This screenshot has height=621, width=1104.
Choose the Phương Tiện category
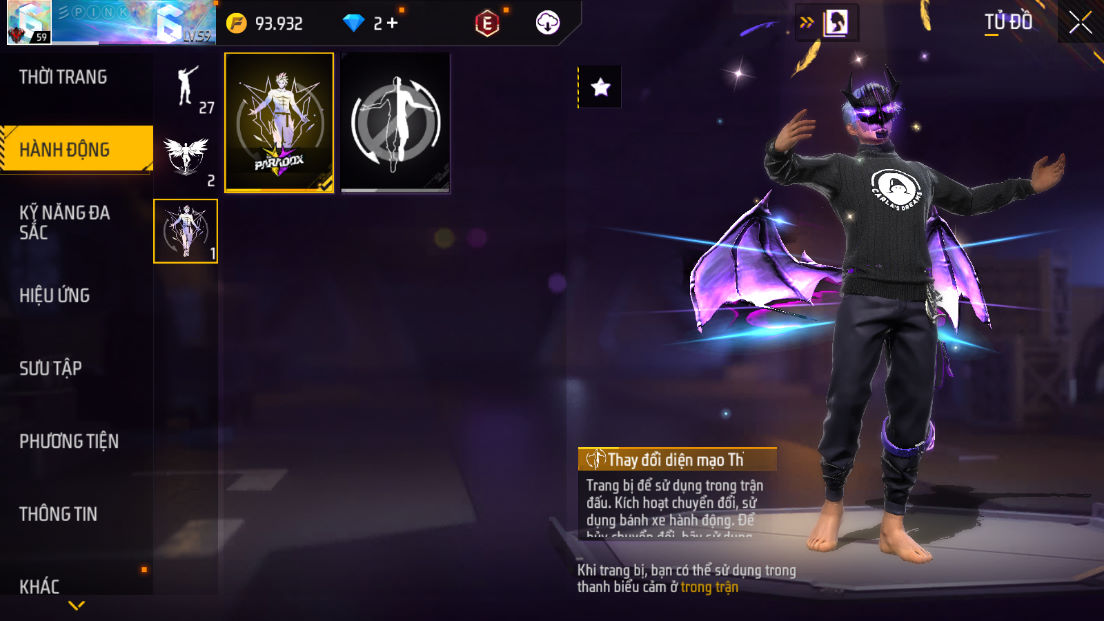click(69, 441)
